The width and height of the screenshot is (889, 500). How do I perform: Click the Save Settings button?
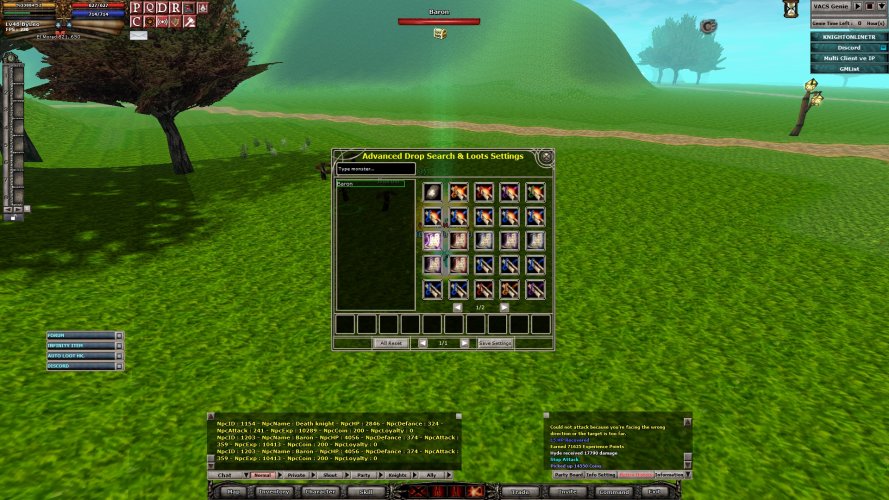point(495,343)
